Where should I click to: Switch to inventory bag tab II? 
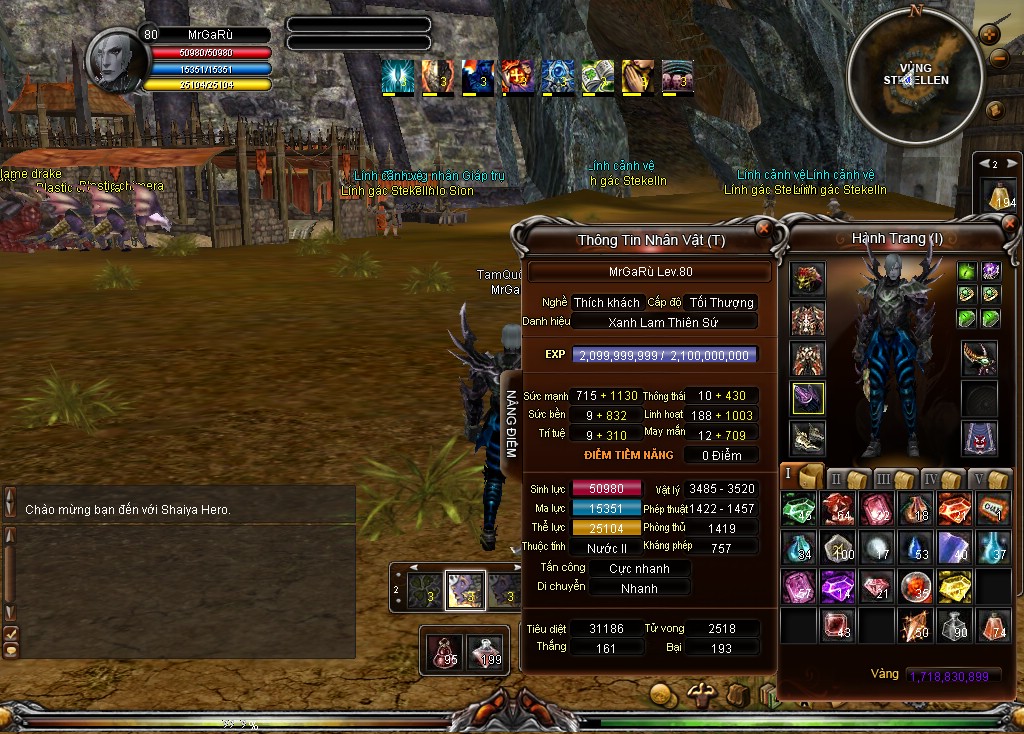pyautogui.click(x=846, y=478)
